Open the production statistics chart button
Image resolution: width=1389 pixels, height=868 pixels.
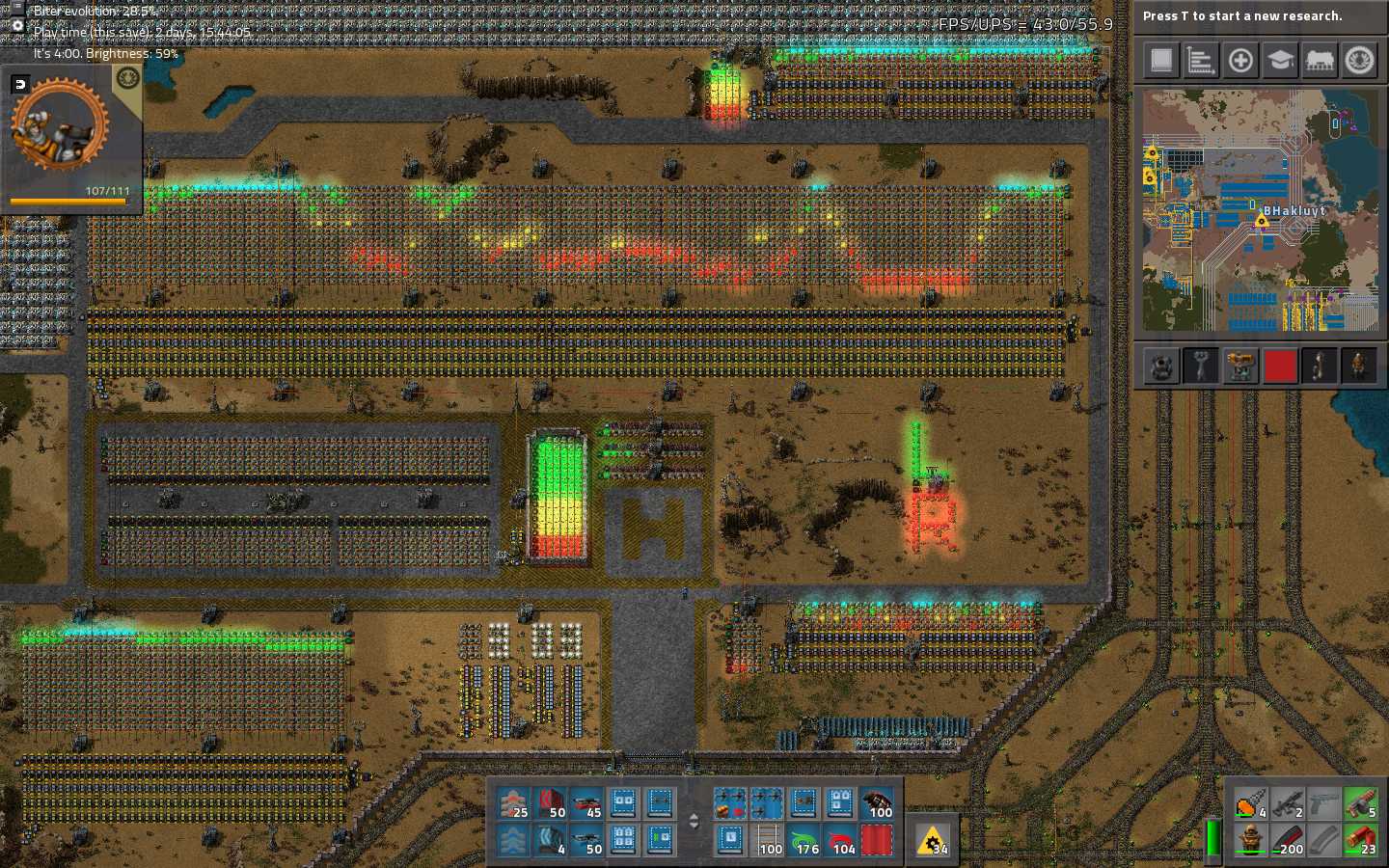coord(1200,61)
